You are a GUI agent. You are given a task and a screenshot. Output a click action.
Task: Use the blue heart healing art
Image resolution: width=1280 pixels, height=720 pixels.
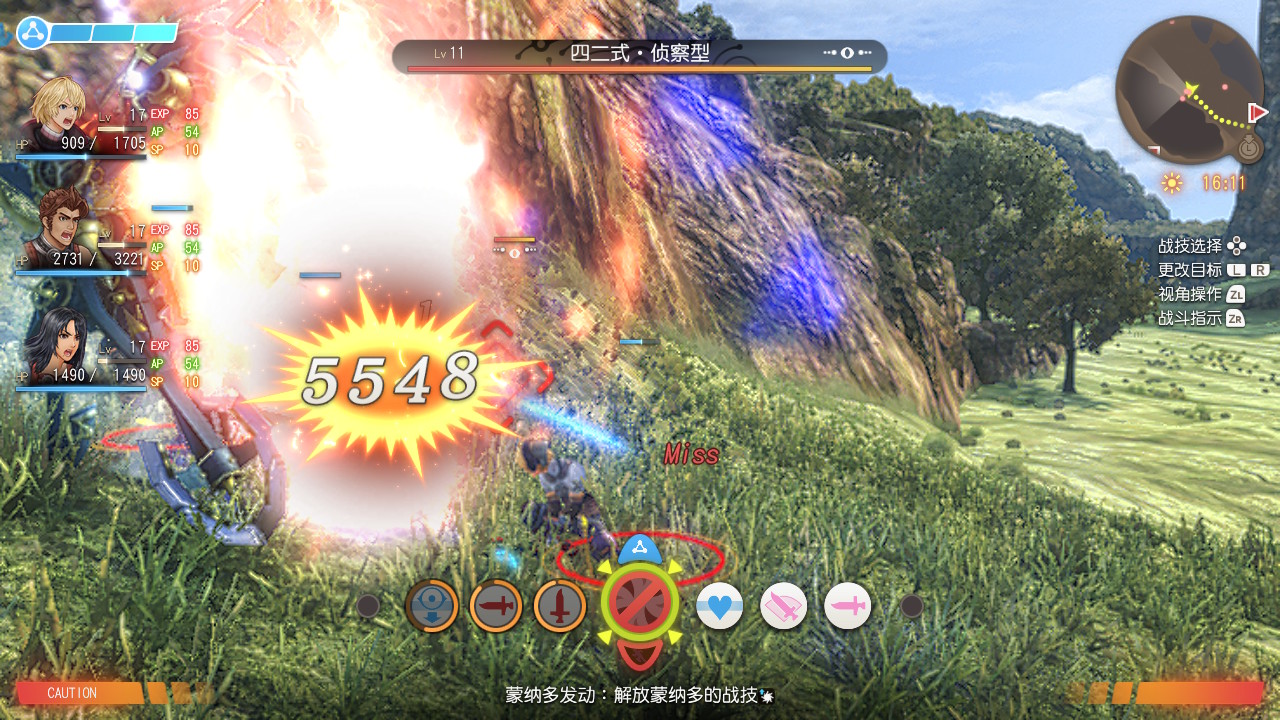(x=719, y=606)
